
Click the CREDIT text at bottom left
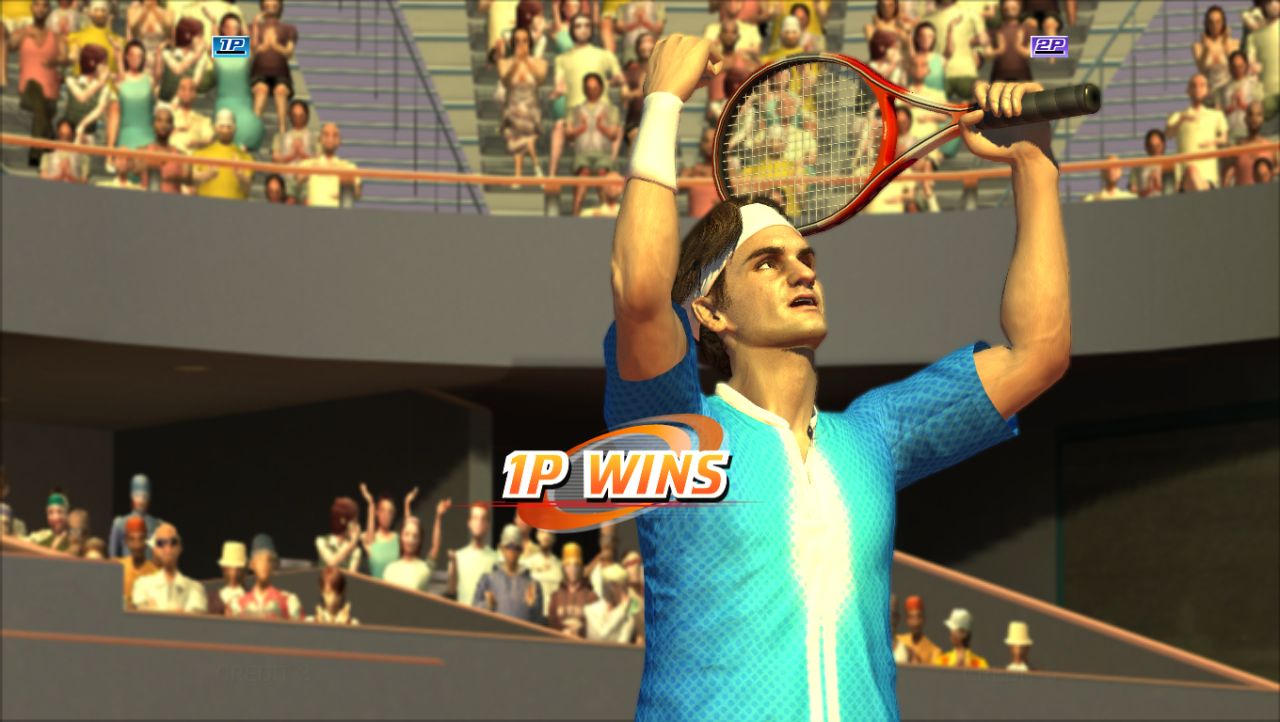coord(252,672)
